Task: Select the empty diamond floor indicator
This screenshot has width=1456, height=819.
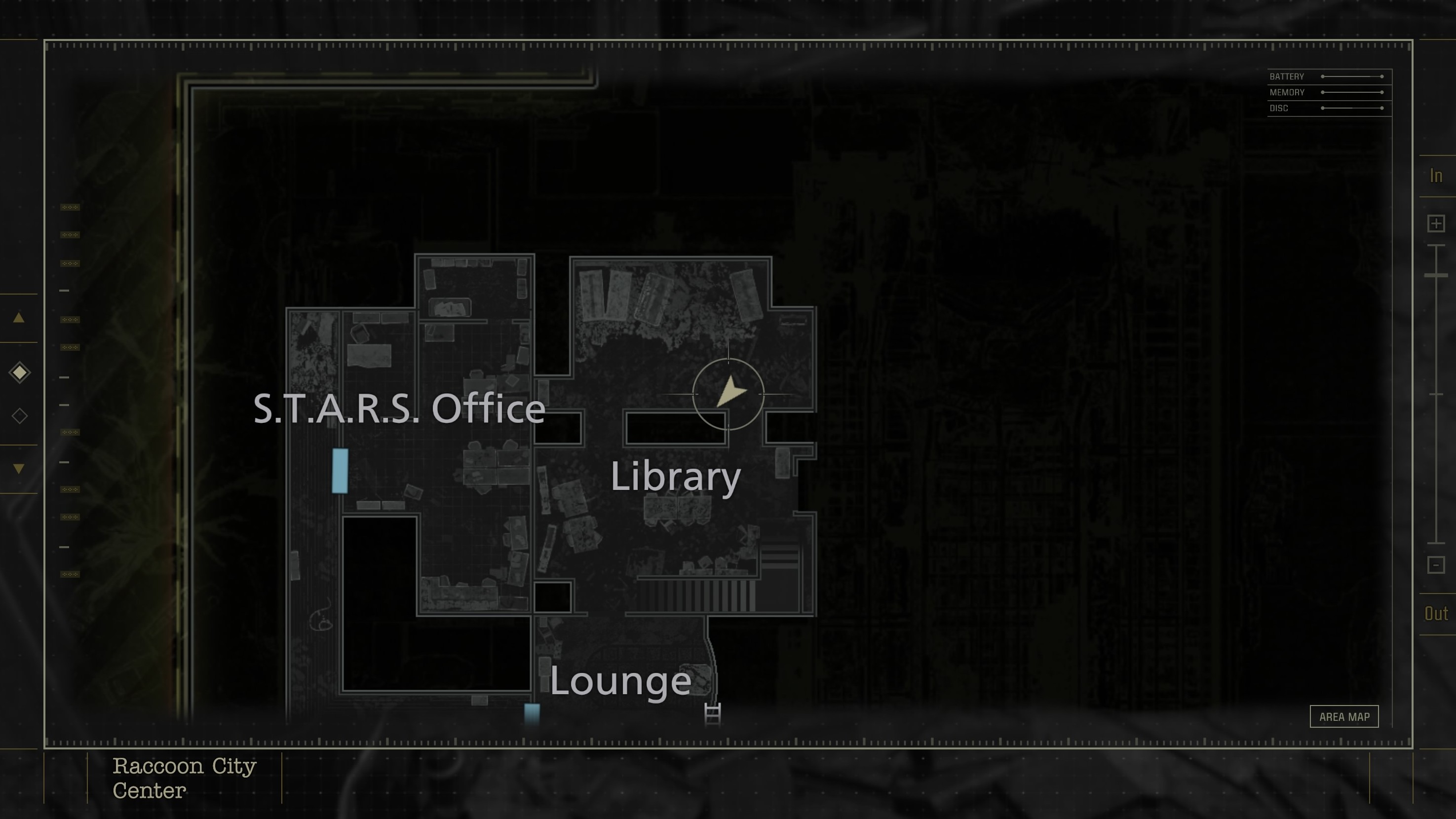Action: [x=19, y=415]
